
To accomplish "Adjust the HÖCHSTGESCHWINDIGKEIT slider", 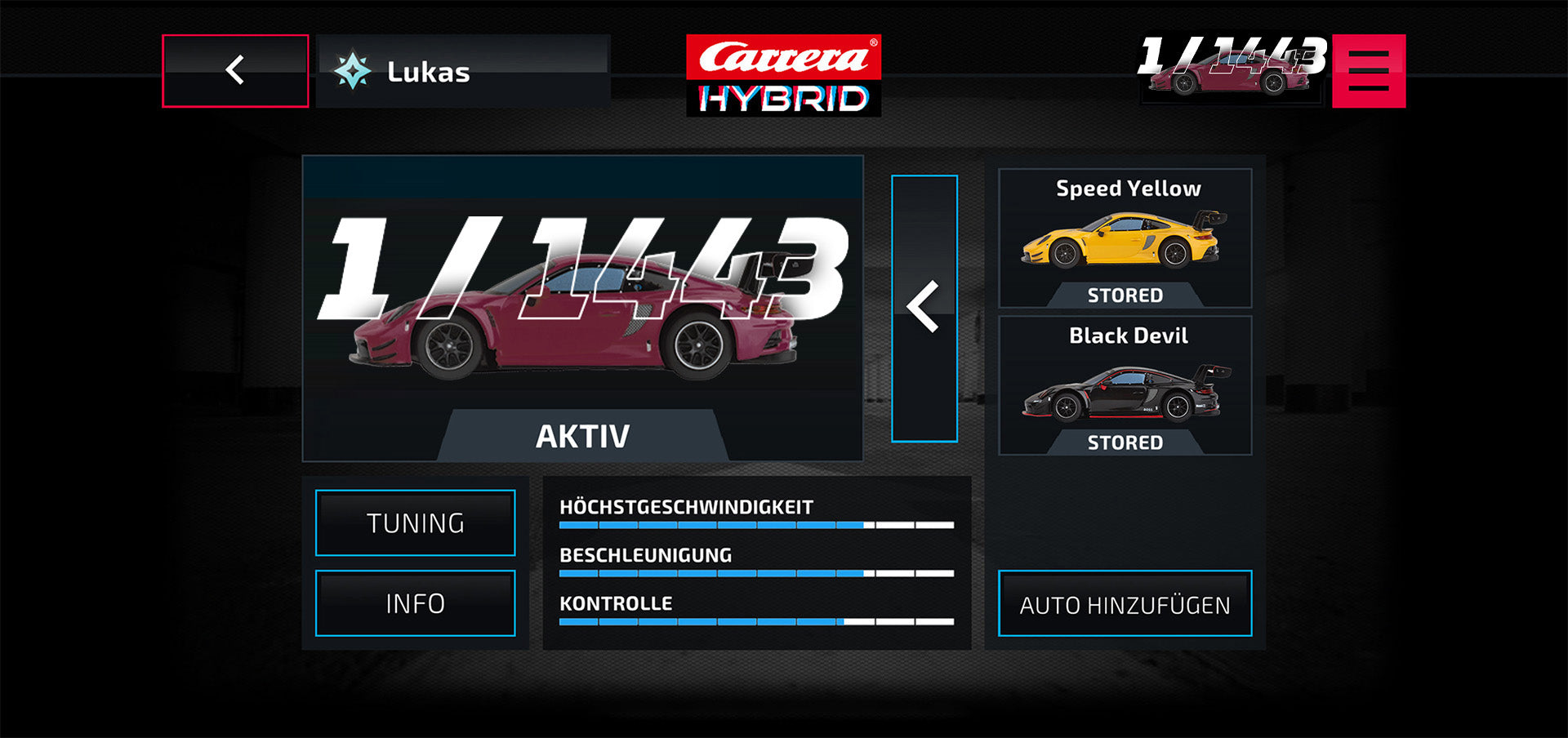I will 758,525.
